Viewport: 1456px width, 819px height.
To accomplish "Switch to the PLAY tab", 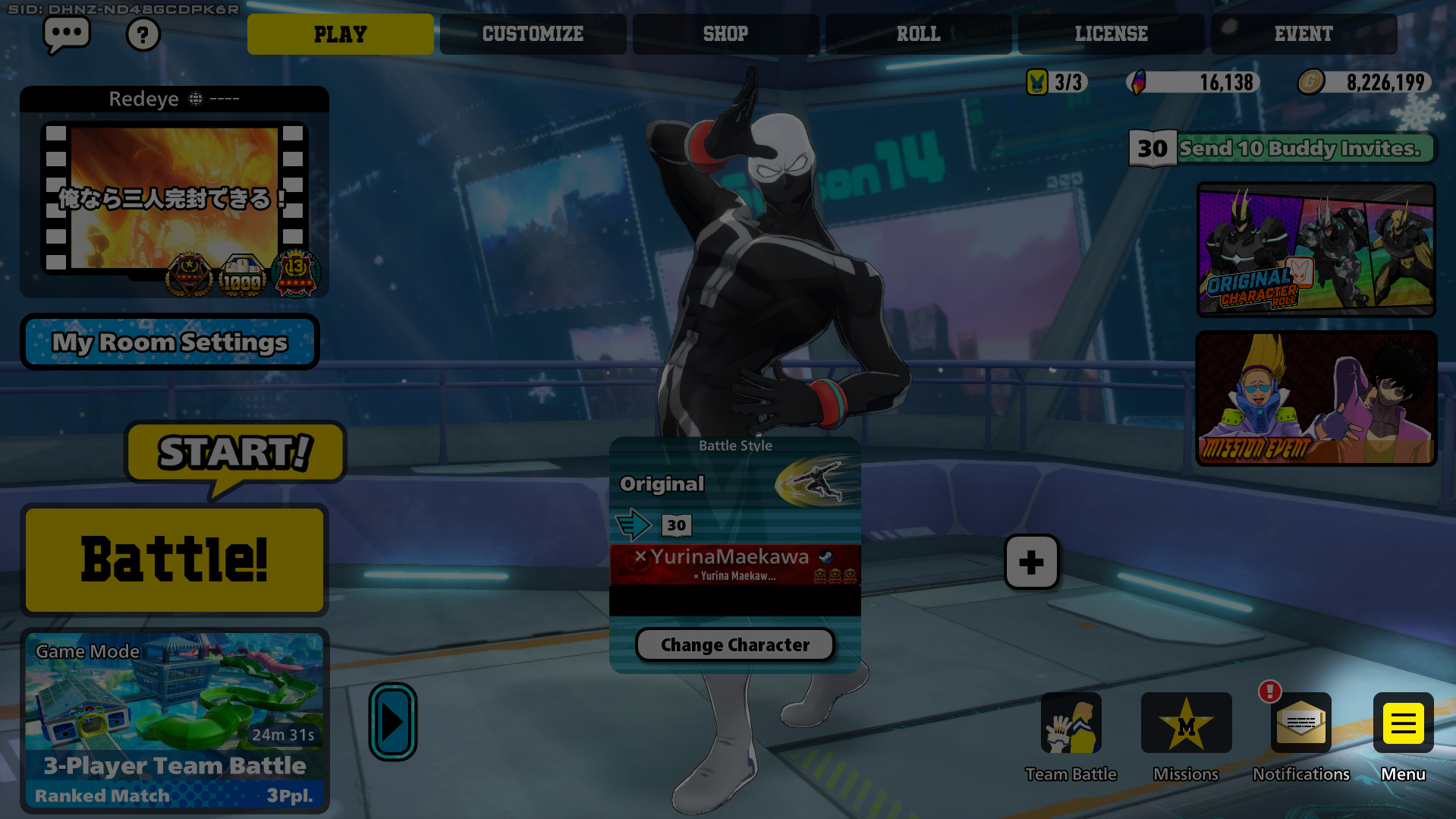I will [340, 34].
